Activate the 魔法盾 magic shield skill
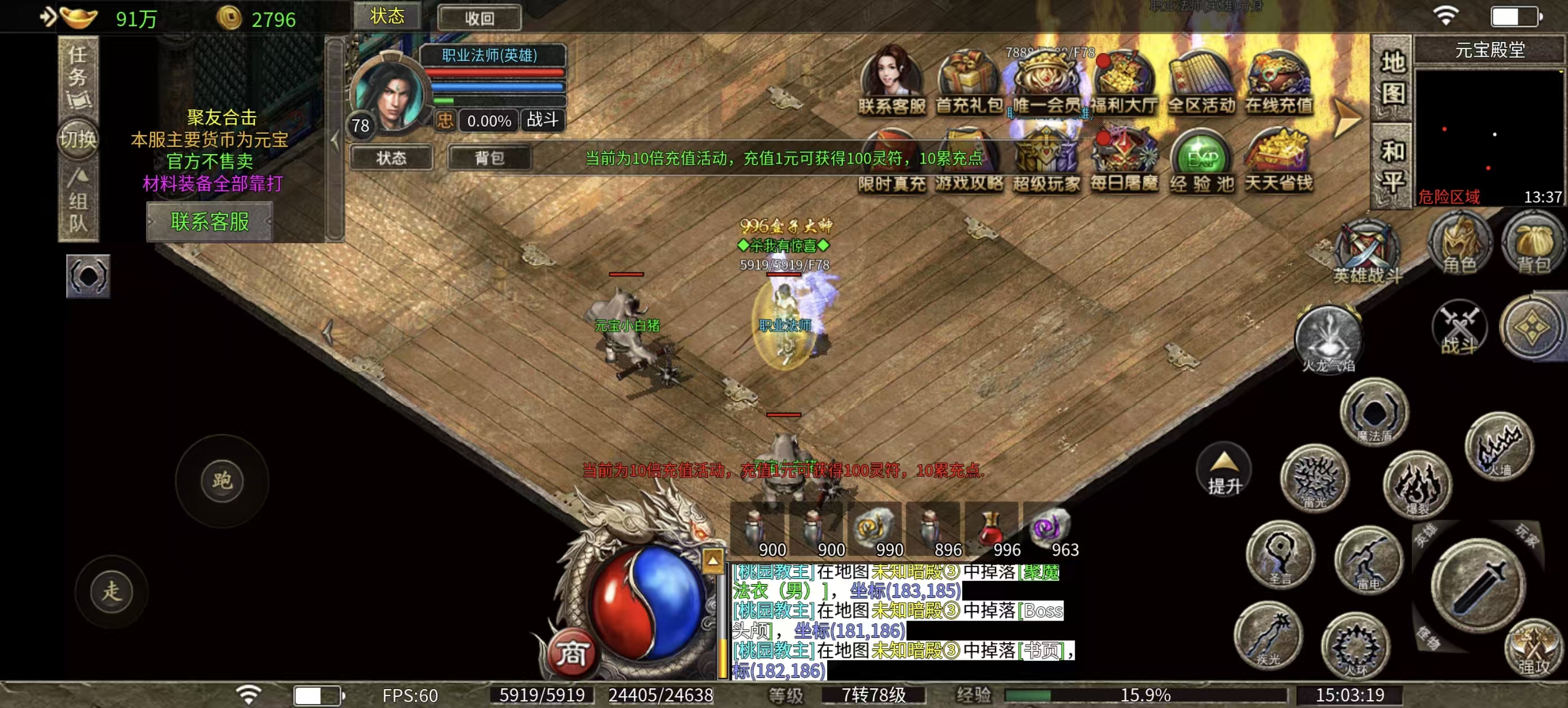The height and width of the screenshot is (708, 1568). [x=1374, y=412]
